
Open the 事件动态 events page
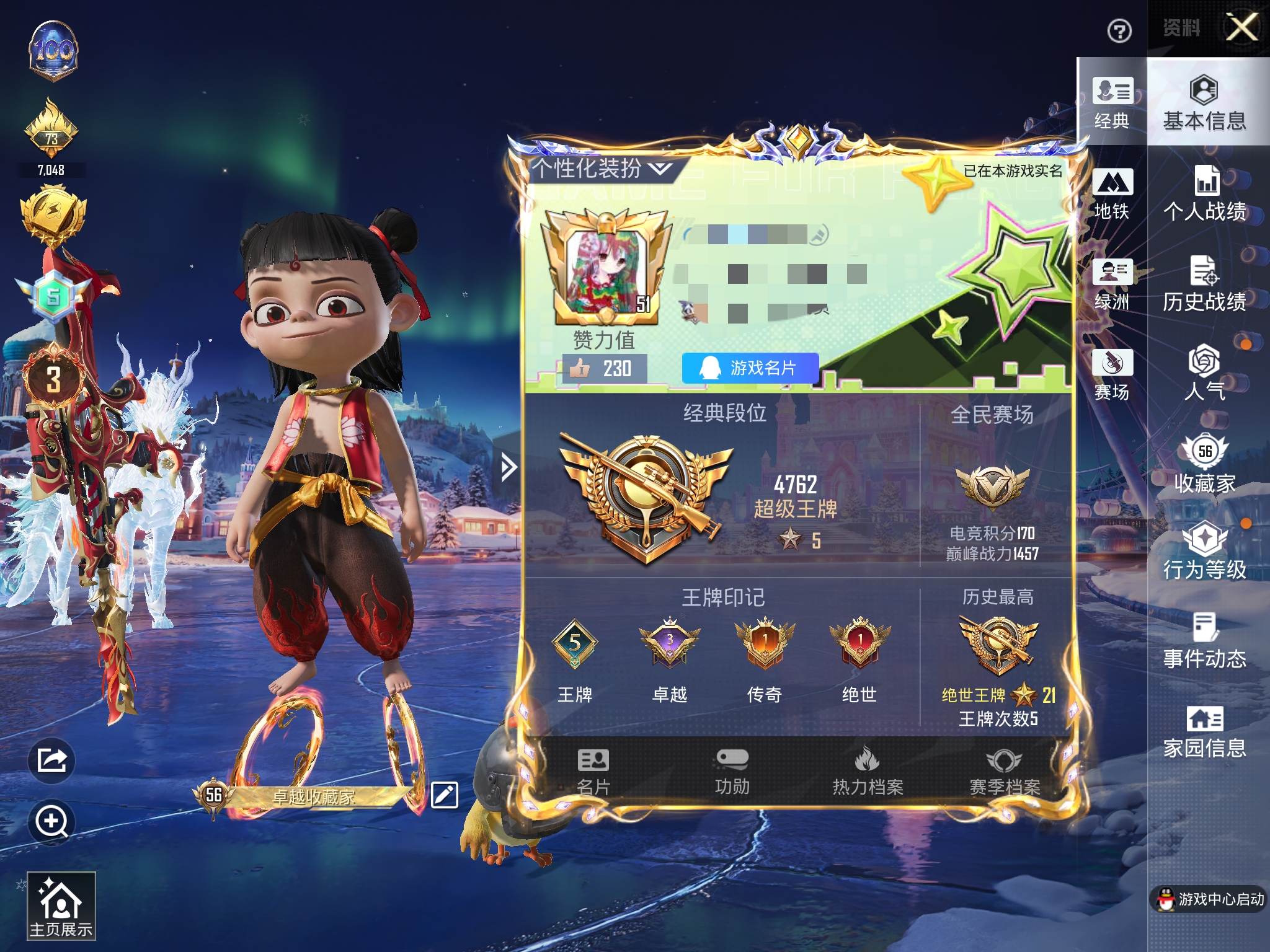coord(1204,641)
